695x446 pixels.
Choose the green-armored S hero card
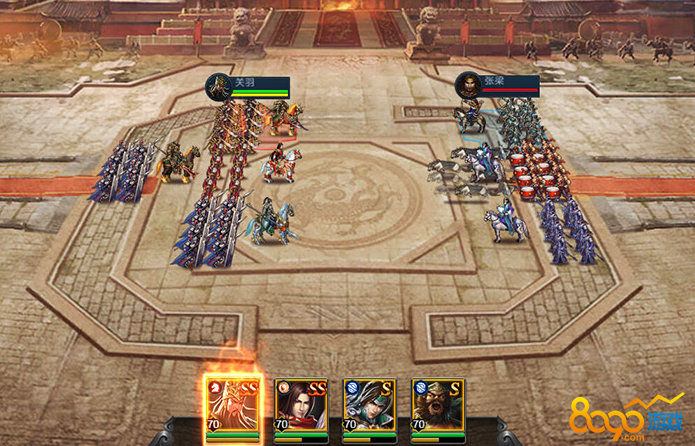tap(368, 407)
